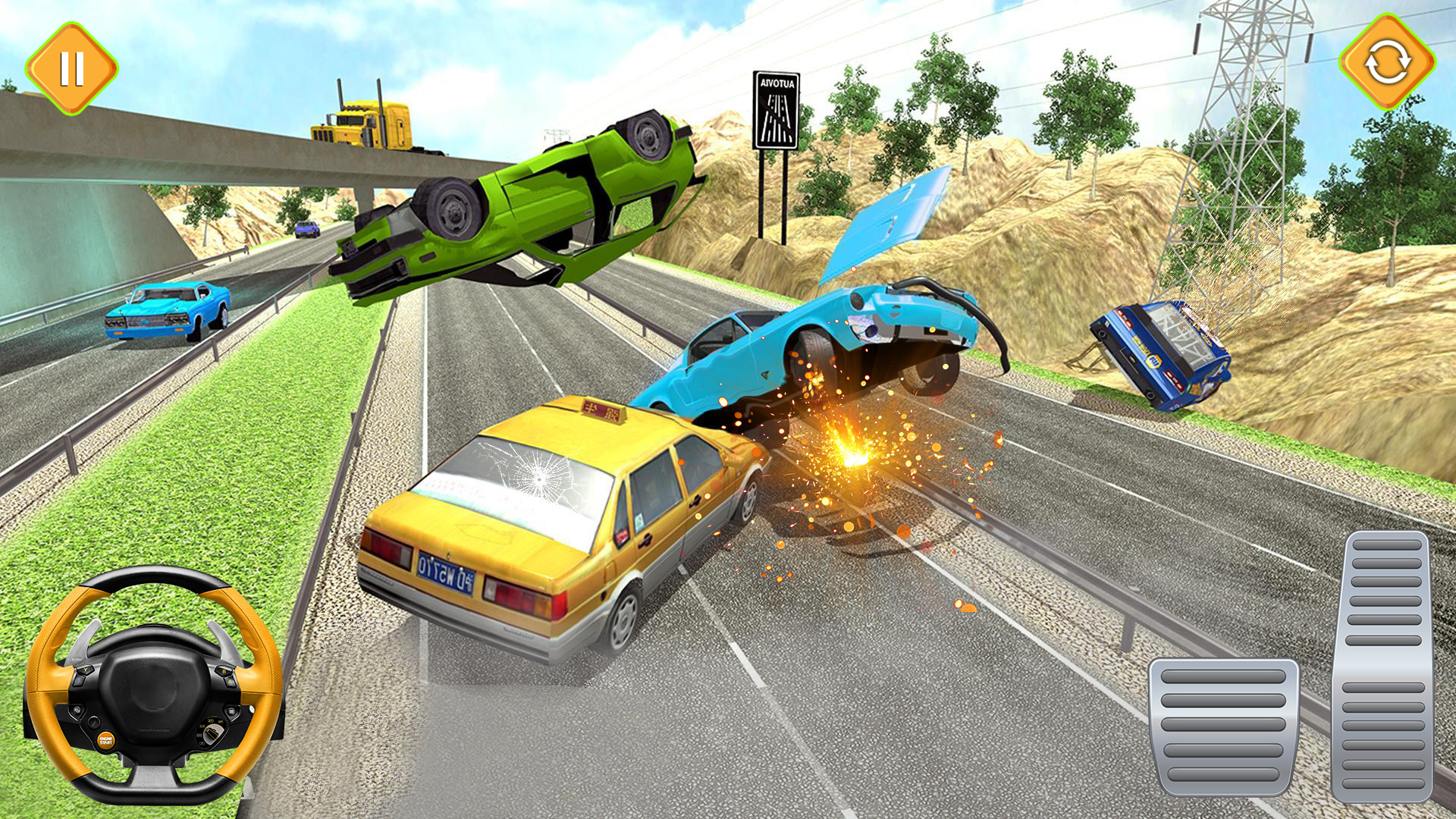Turn the manettino dial on the wheel
This screenshot has width=1456, height=819.
click(x=212, y=733)
